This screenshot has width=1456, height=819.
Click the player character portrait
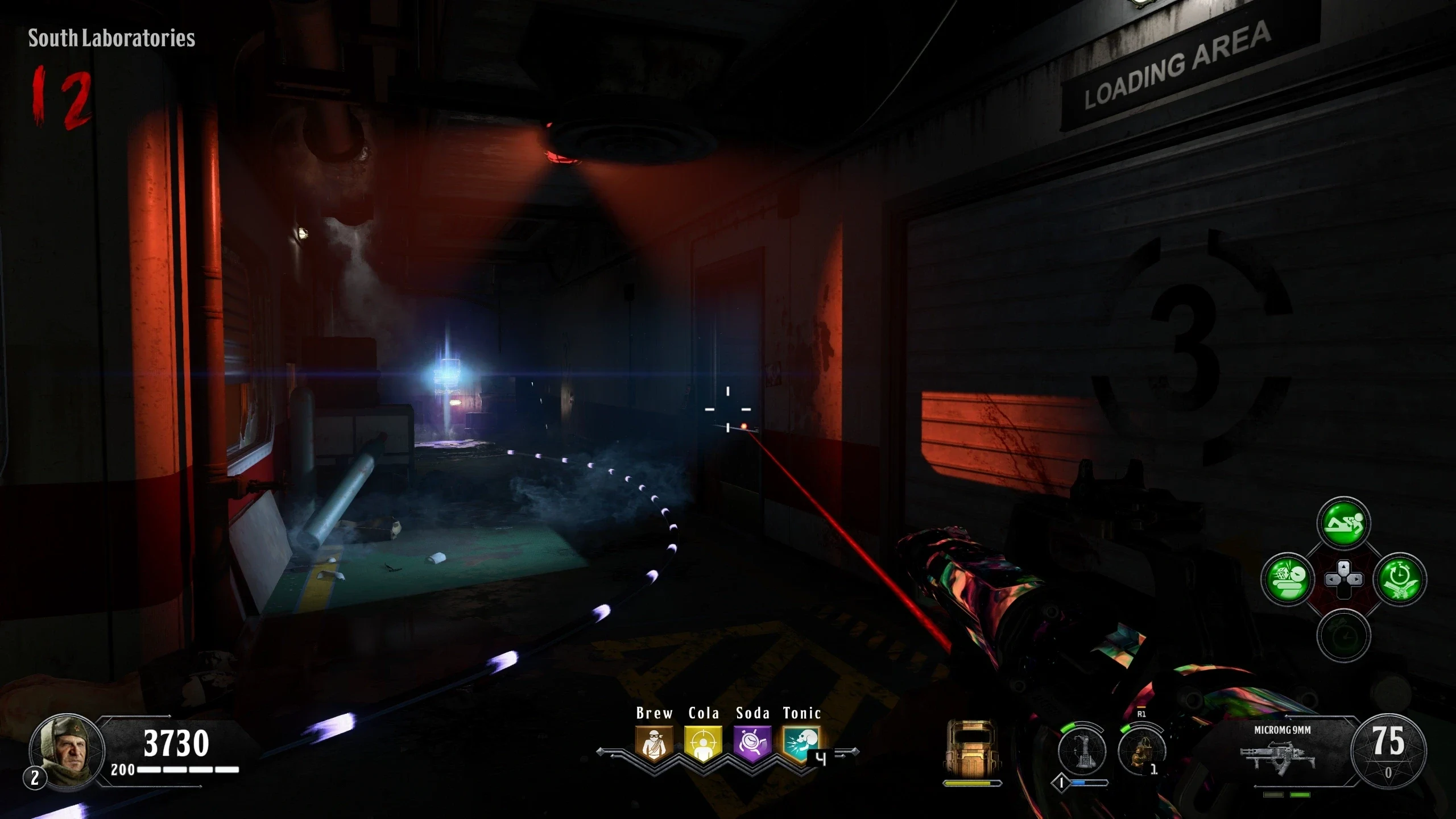(67, 751)
